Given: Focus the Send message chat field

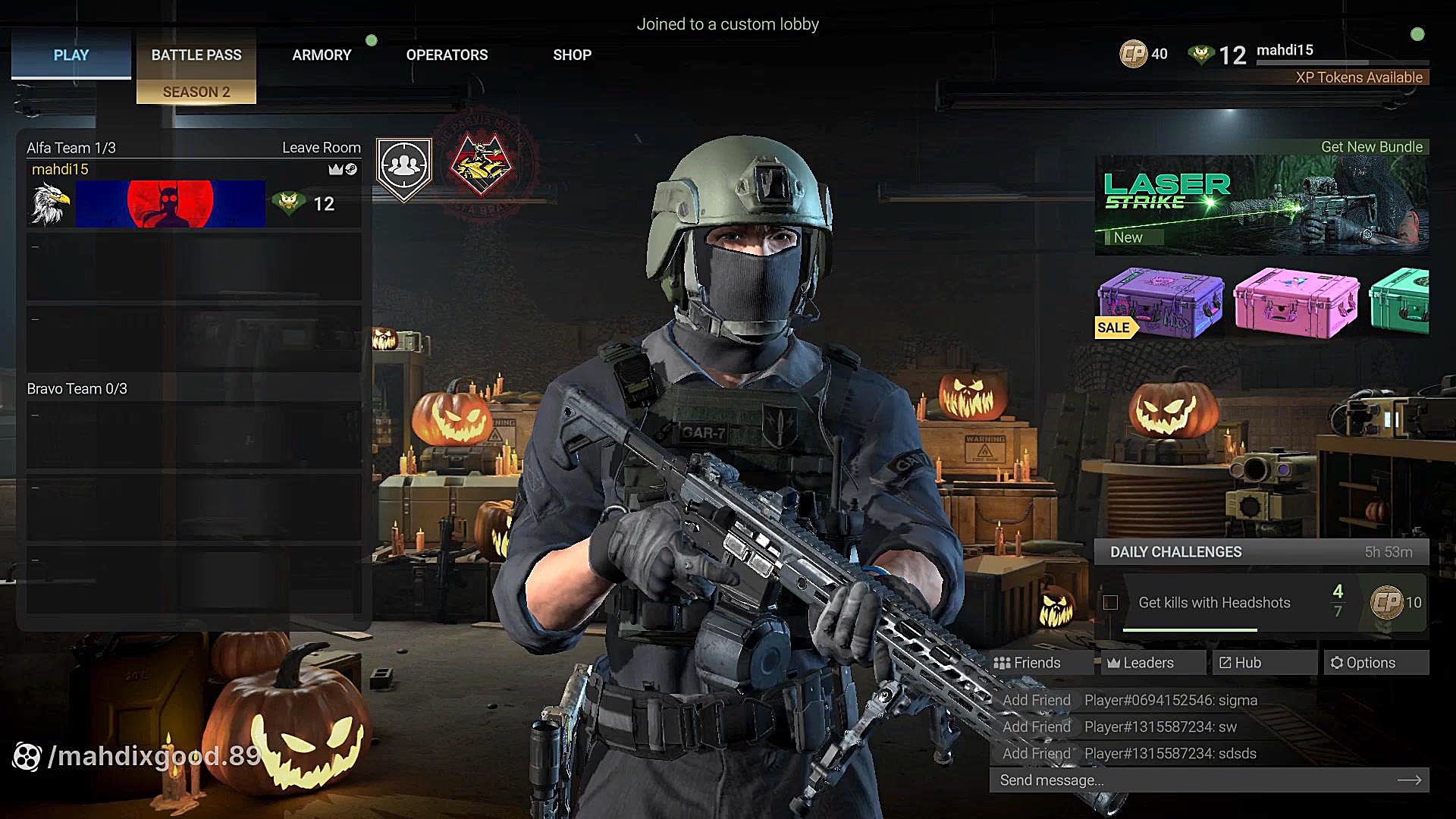Looking at the screenshot, I should tap(1194, 780).
